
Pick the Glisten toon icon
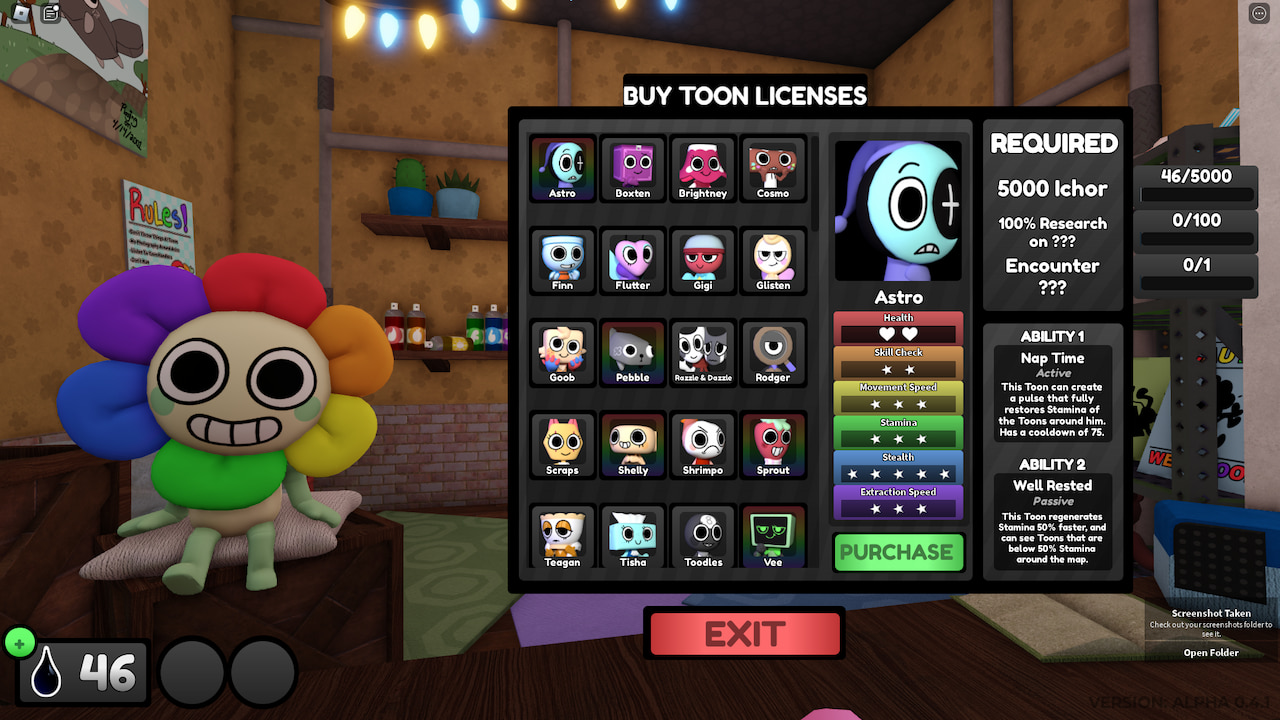point(773,260)
